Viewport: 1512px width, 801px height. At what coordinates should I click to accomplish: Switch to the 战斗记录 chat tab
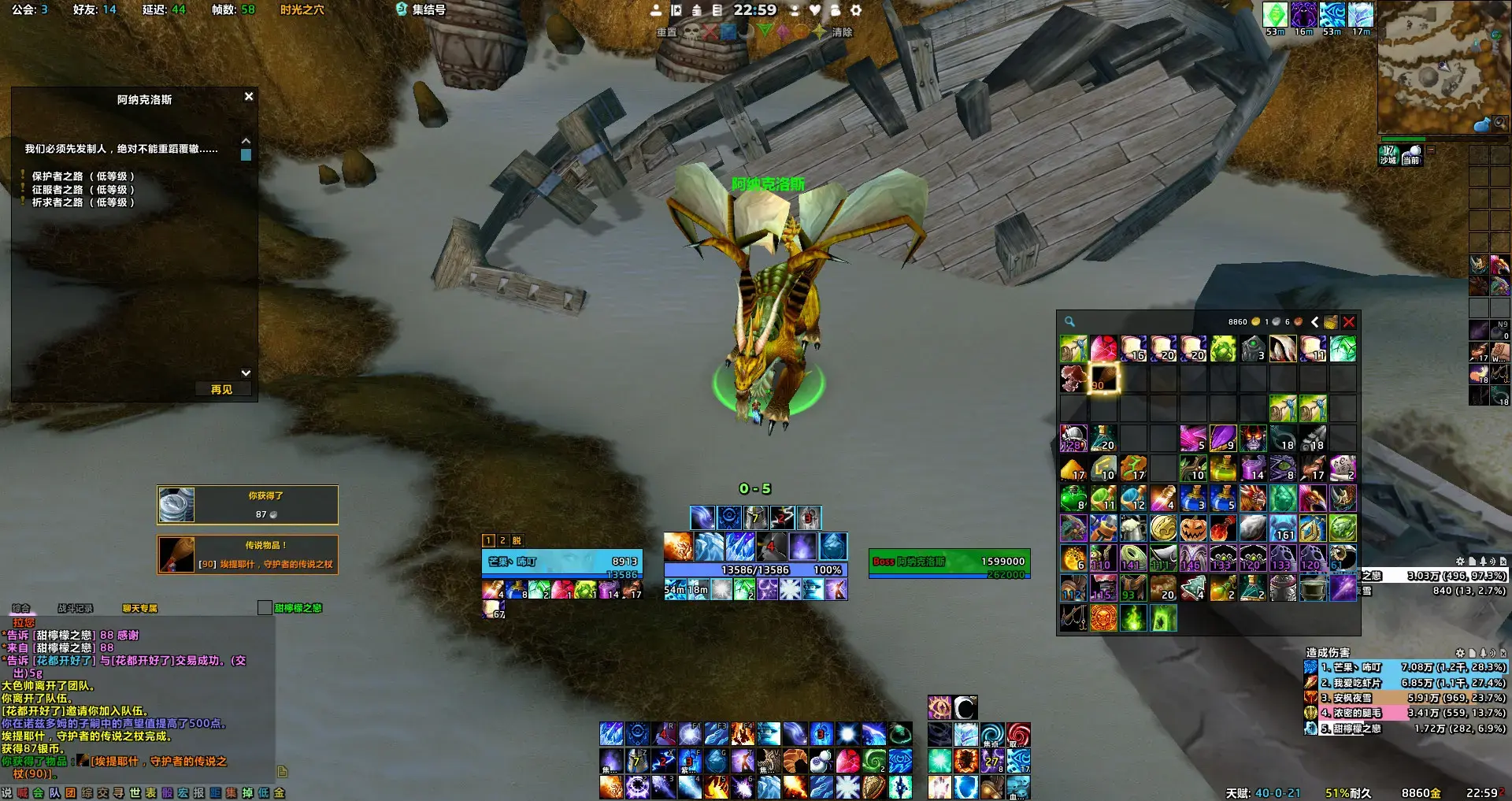[75, 608]
